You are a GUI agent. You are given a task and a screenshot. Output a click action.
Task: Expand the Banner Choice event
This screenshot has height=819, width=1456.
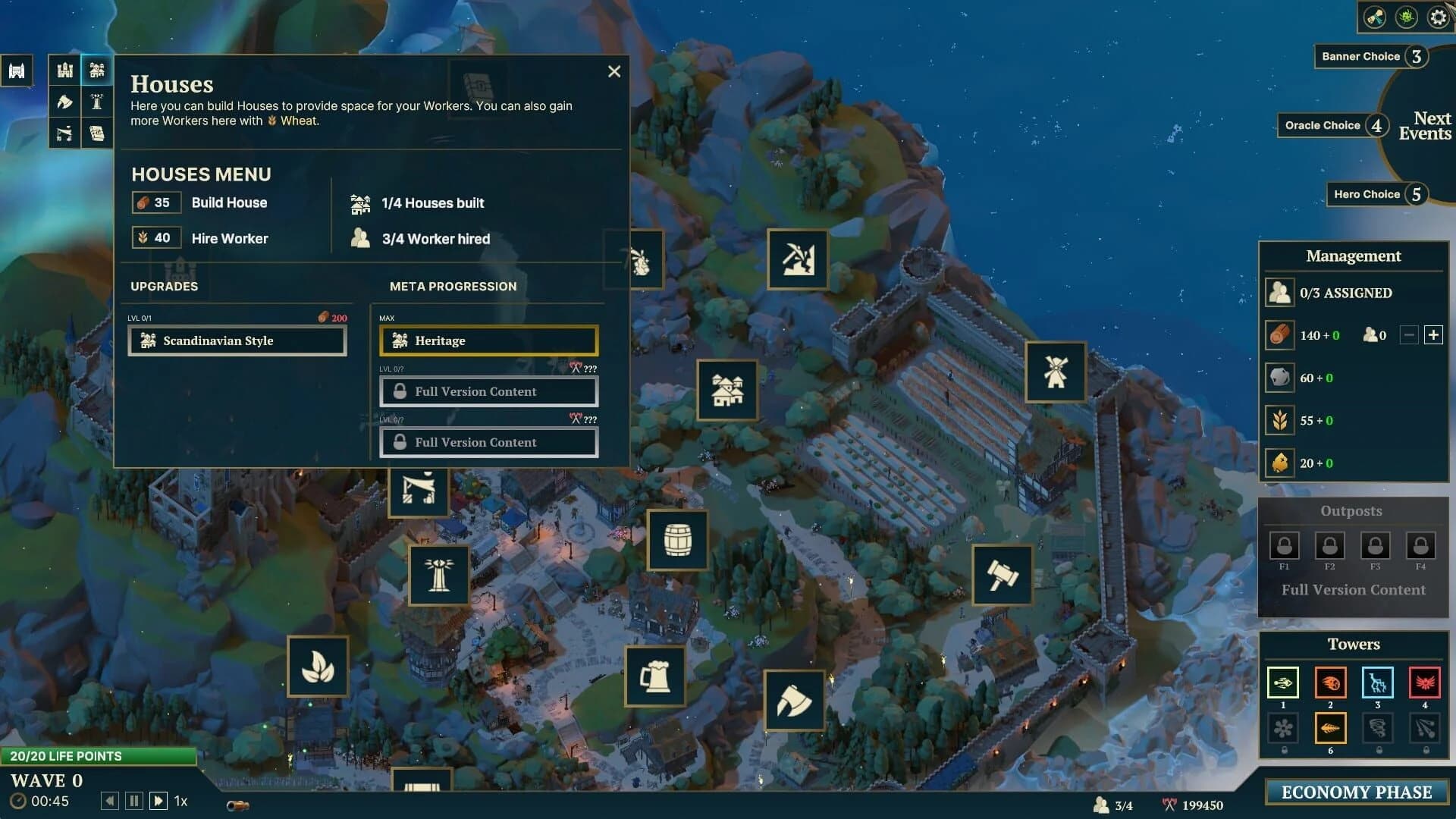point(1370,56)
